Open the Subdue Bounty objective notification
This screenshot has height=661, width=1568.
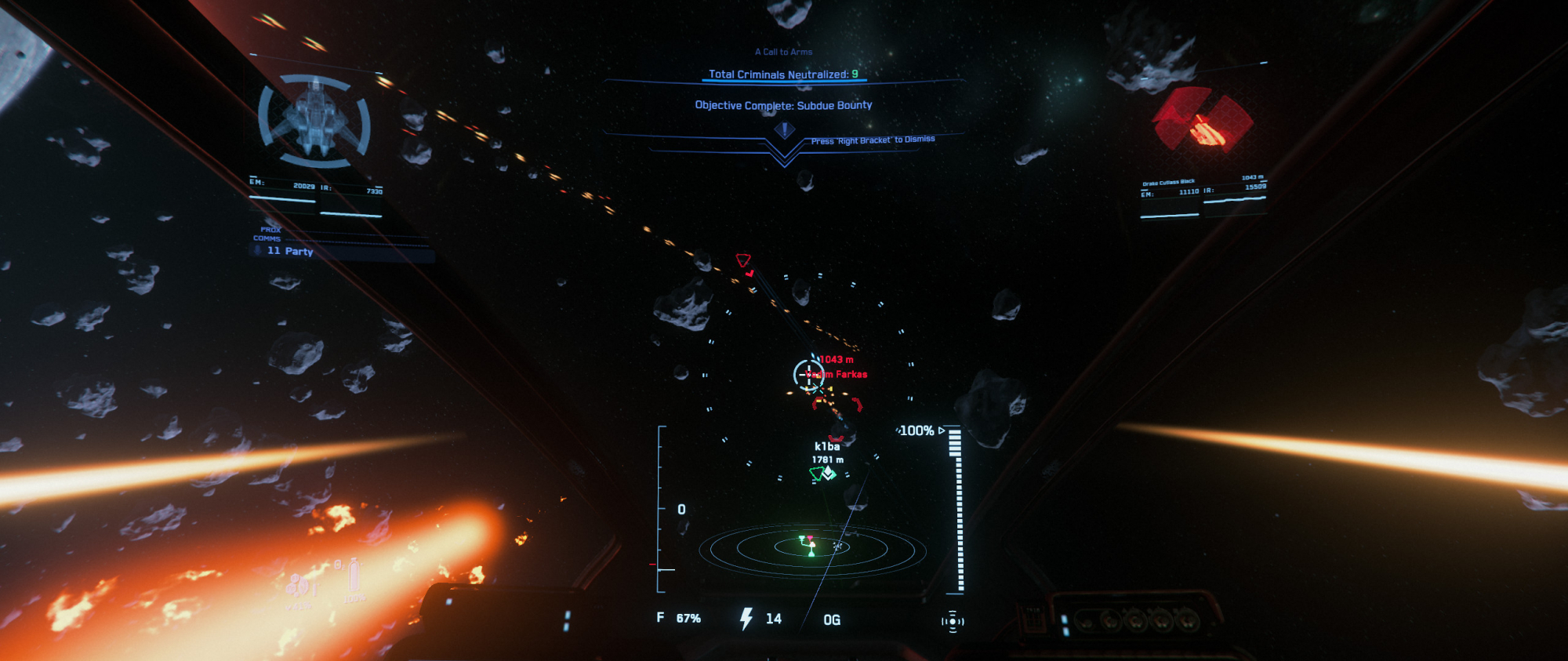tap(783, 105)
